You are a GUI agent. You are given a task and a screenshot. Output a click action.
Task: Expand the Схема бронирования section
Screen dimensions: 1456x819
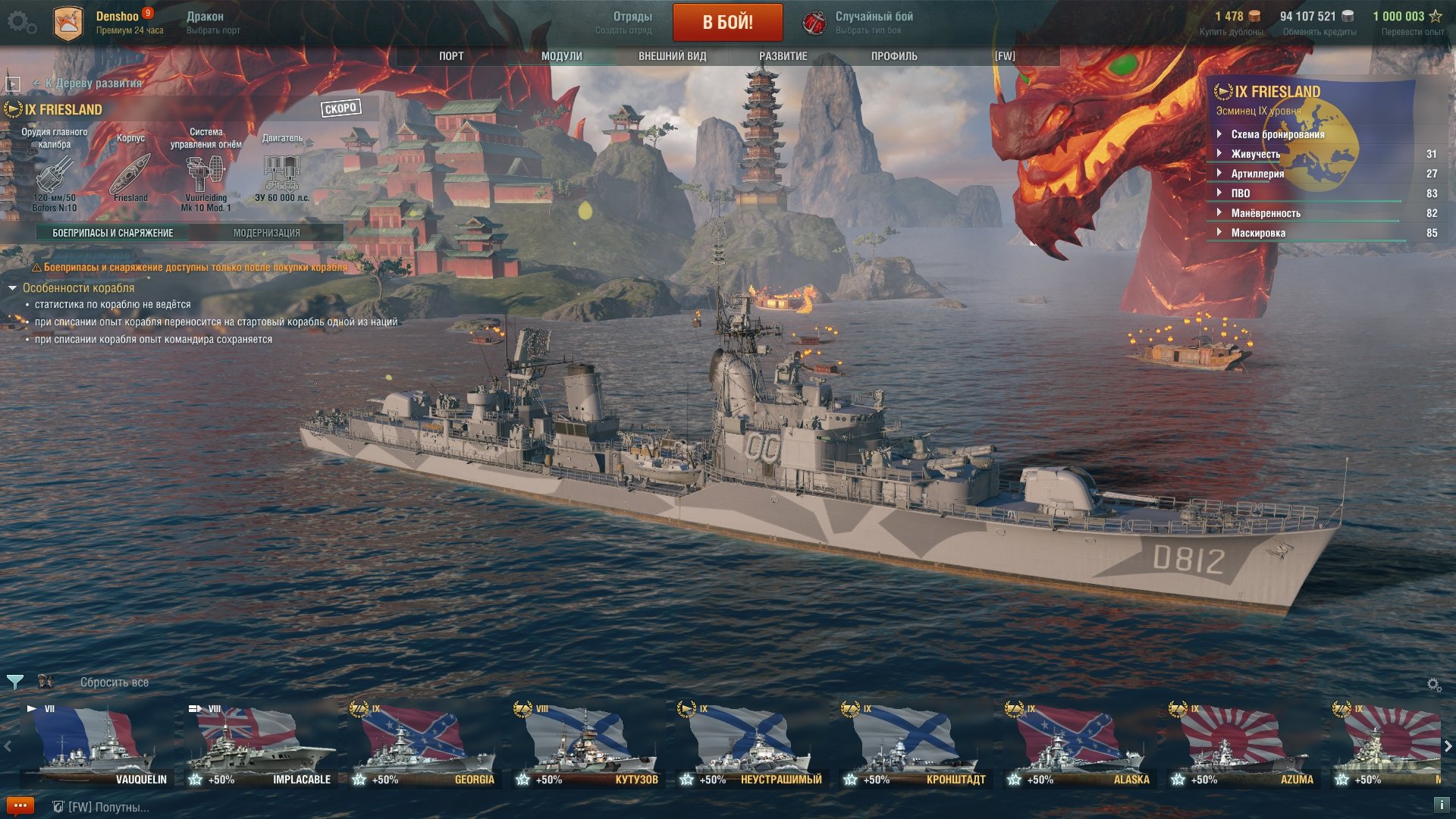click(x=1277, y=134)
